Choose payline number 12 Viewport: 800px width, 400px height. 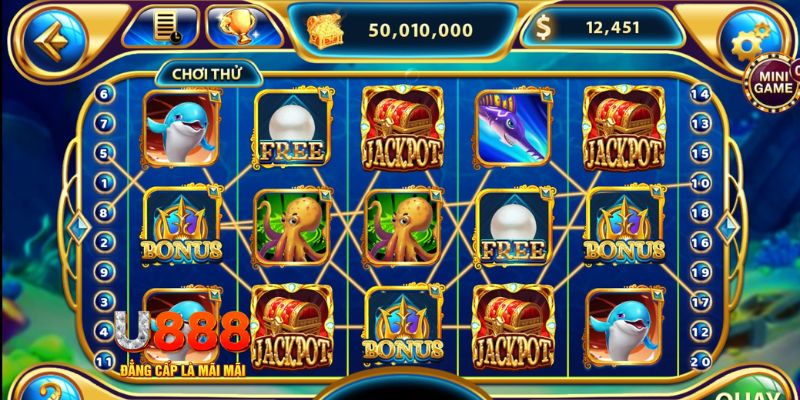tap(701, 331)
